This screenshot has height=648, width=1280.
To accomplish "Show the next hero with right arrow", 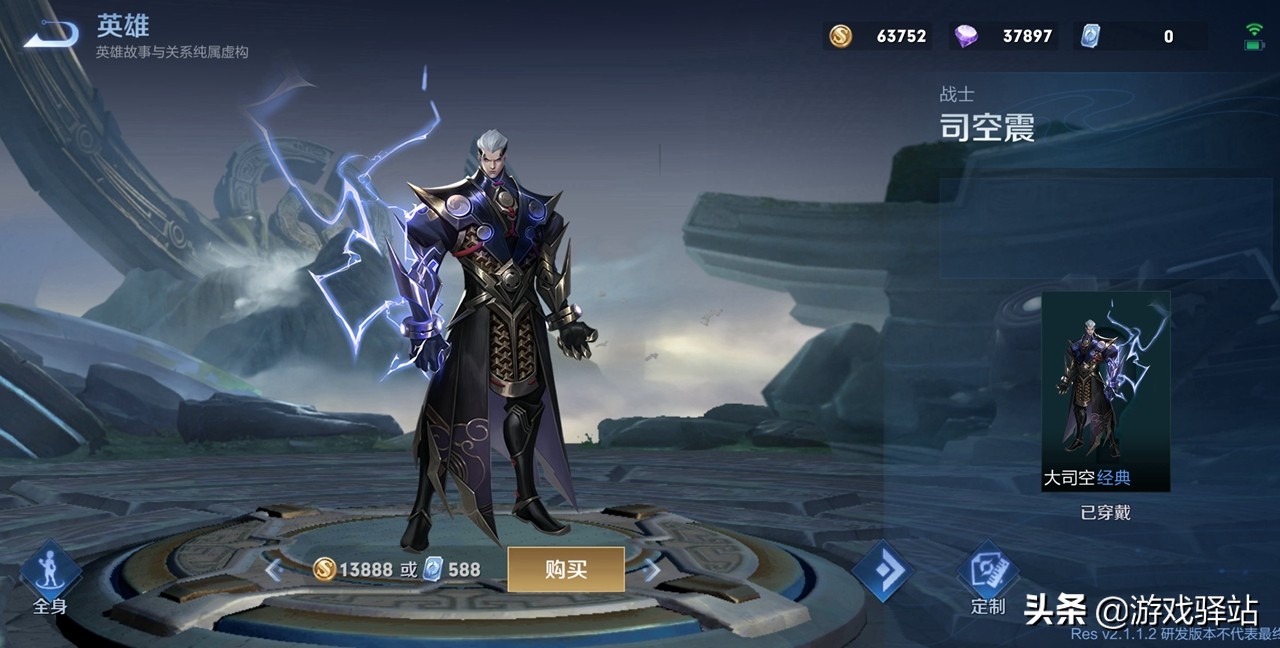I will click(652, 570).
